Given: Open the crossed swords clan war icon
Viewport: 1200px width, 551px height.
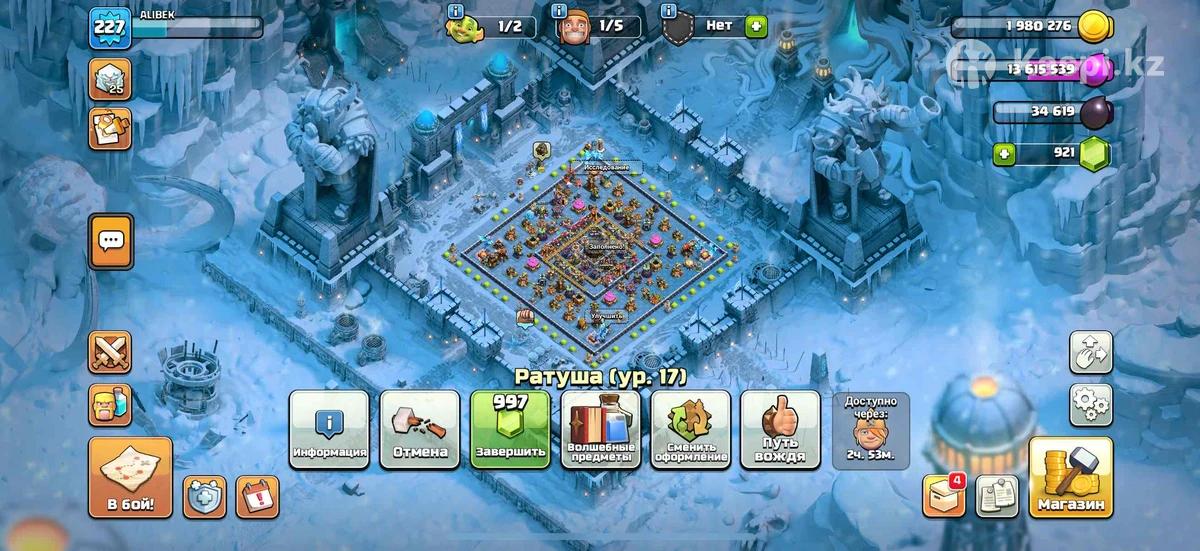Looking at the screenshot, I should click(x=110, y=352).
